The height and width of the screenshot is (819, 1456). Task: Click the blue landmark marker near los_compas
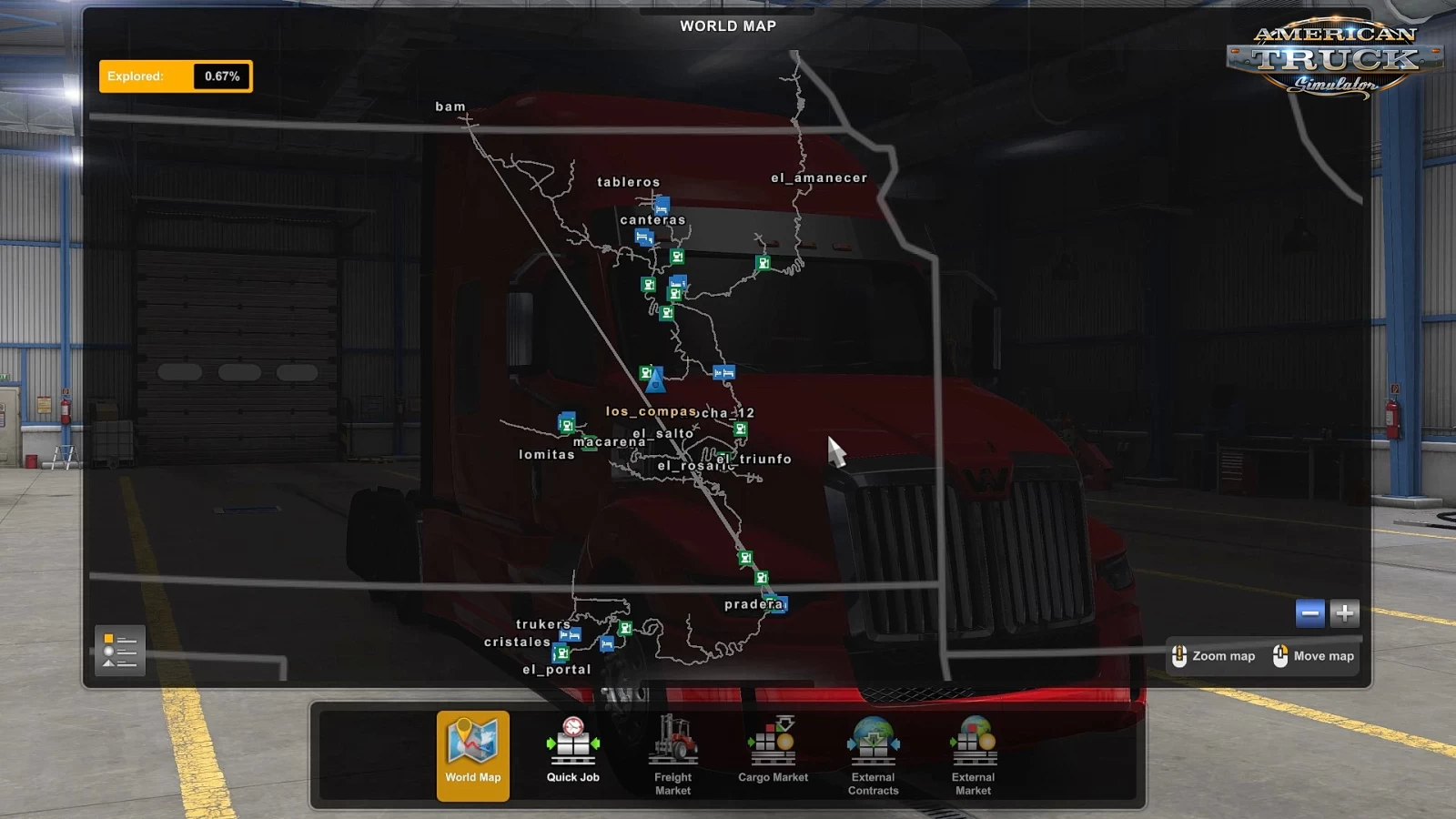point(655,382)
